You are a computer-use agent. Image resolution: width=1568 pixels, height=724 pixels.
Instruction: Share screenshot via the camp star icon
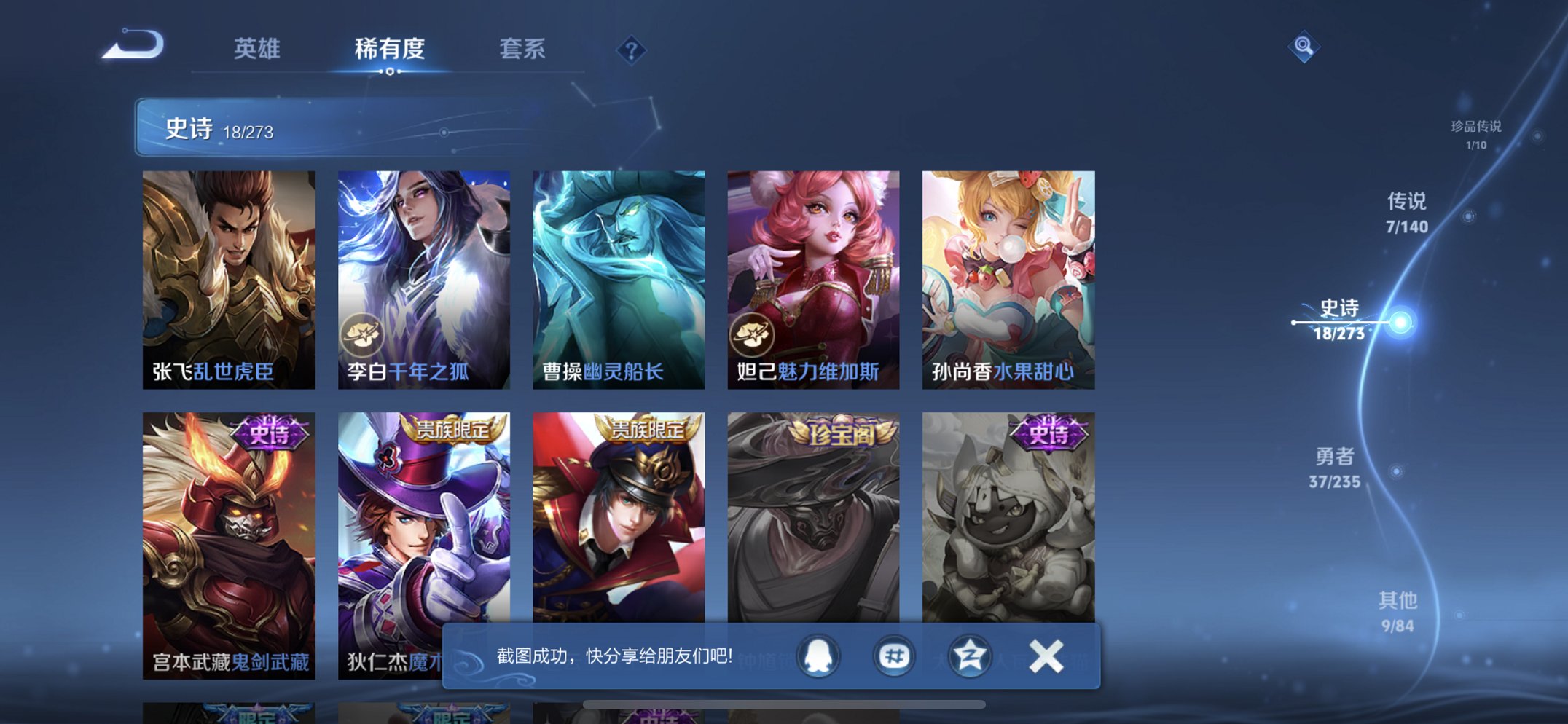(x=969, y=656)
